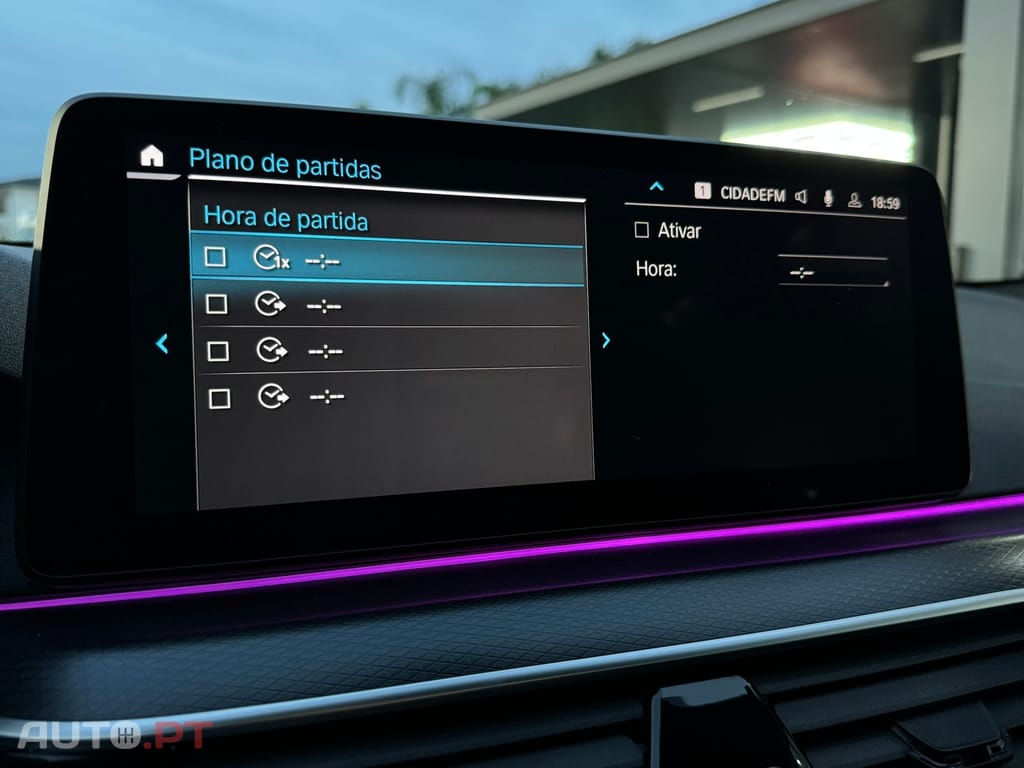Open the CIDADEFM radio station entry
This screenshot has height=768, width=1024.
coord(752,195)
